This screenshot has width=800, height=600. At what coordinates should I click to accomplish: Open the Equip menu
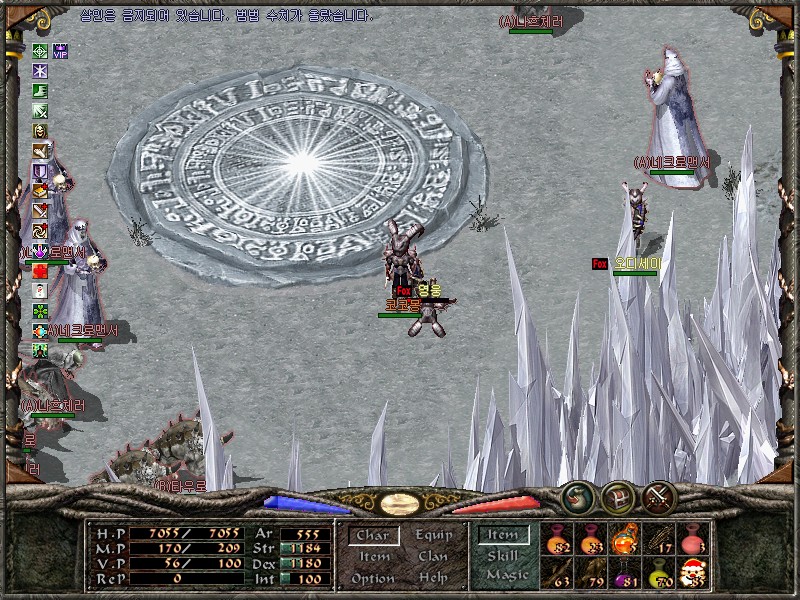point(434,536)
